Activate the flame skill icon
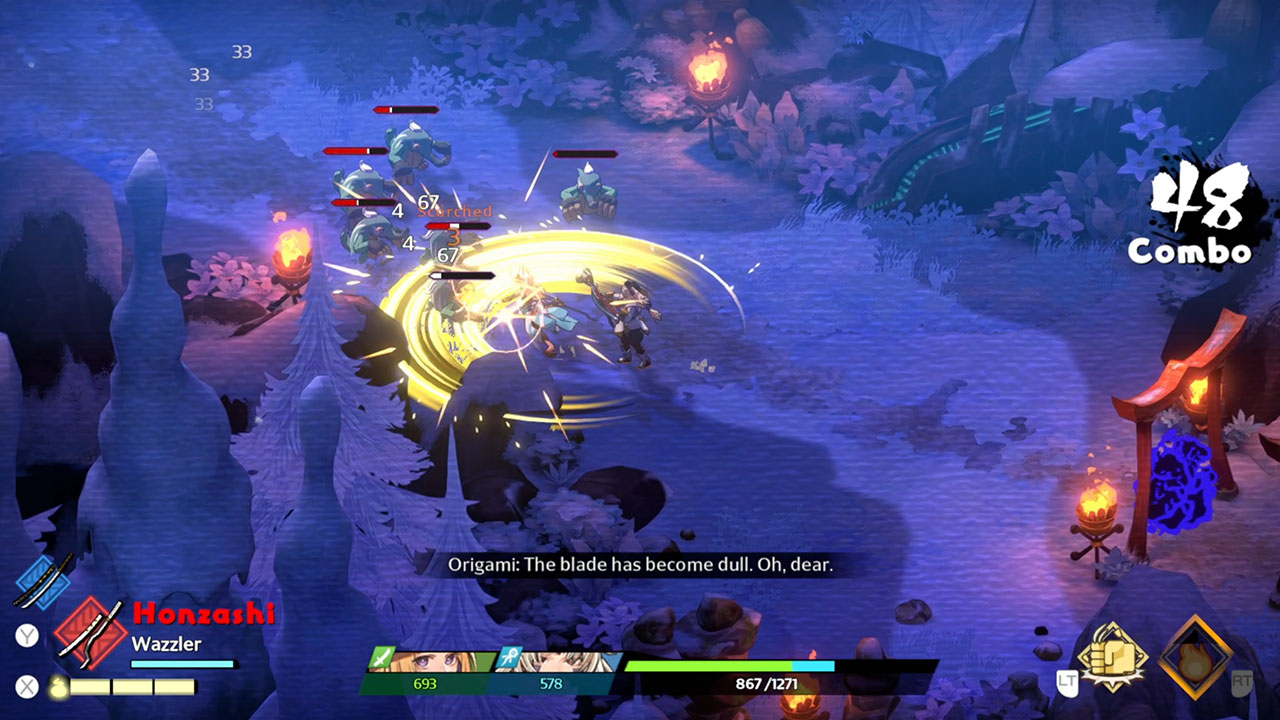This screenshot has width=1280, height=720. [1196, 657]
